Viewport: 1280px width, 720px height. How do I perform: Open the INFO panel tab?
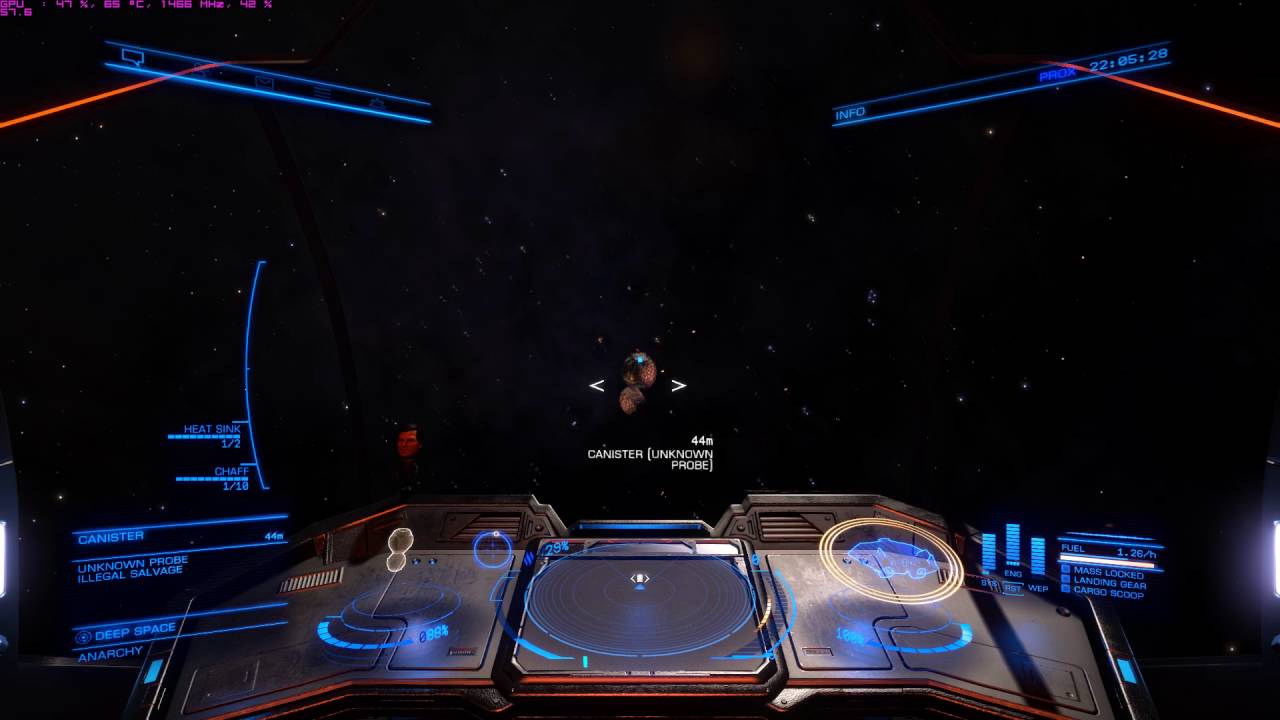tap(850, 113)
